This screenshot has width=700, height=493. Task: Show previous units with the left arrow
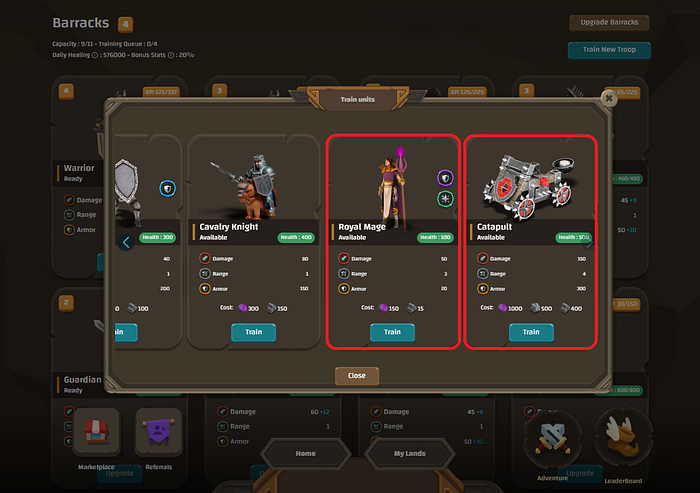[126, 242]
